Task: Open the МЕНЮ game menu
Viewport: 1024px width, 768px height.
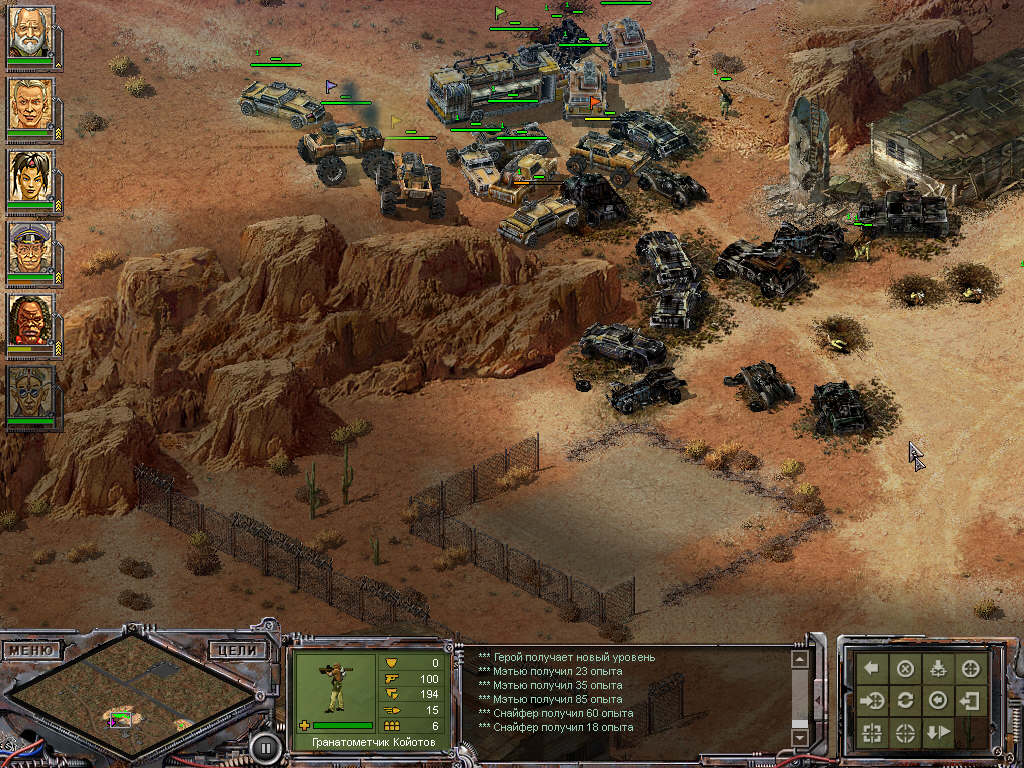Action: point(30,650)
